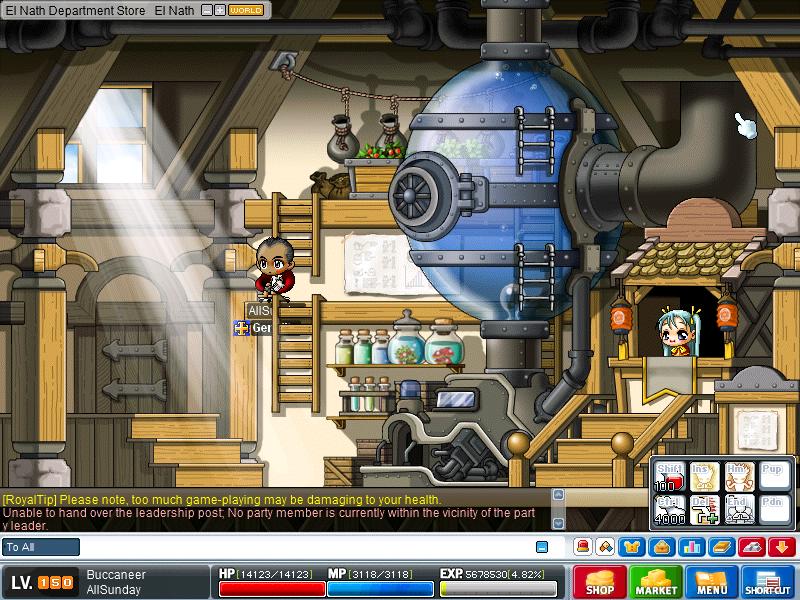Screen dimensions: 800x600
Task: Open the Shortcut panel
Action: (768, 583)
